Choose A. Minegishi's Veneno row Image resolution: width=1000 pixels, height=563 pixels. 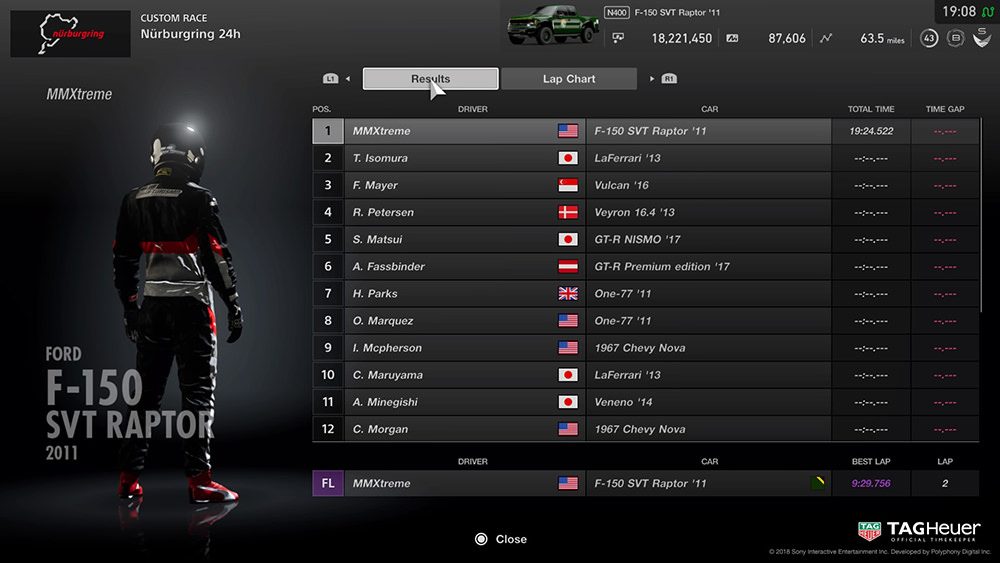coord(645,402)
